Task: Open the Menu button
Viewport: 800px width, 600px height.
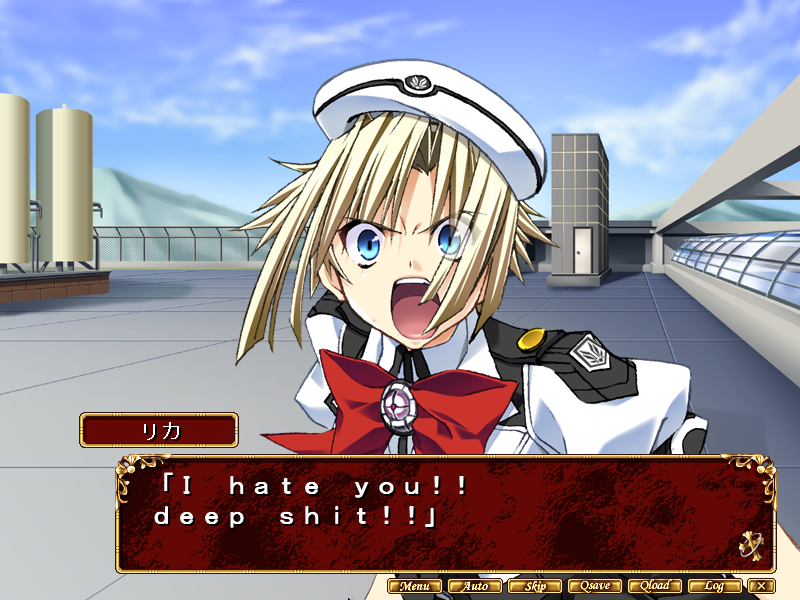Action: click(x=414, y=586)
